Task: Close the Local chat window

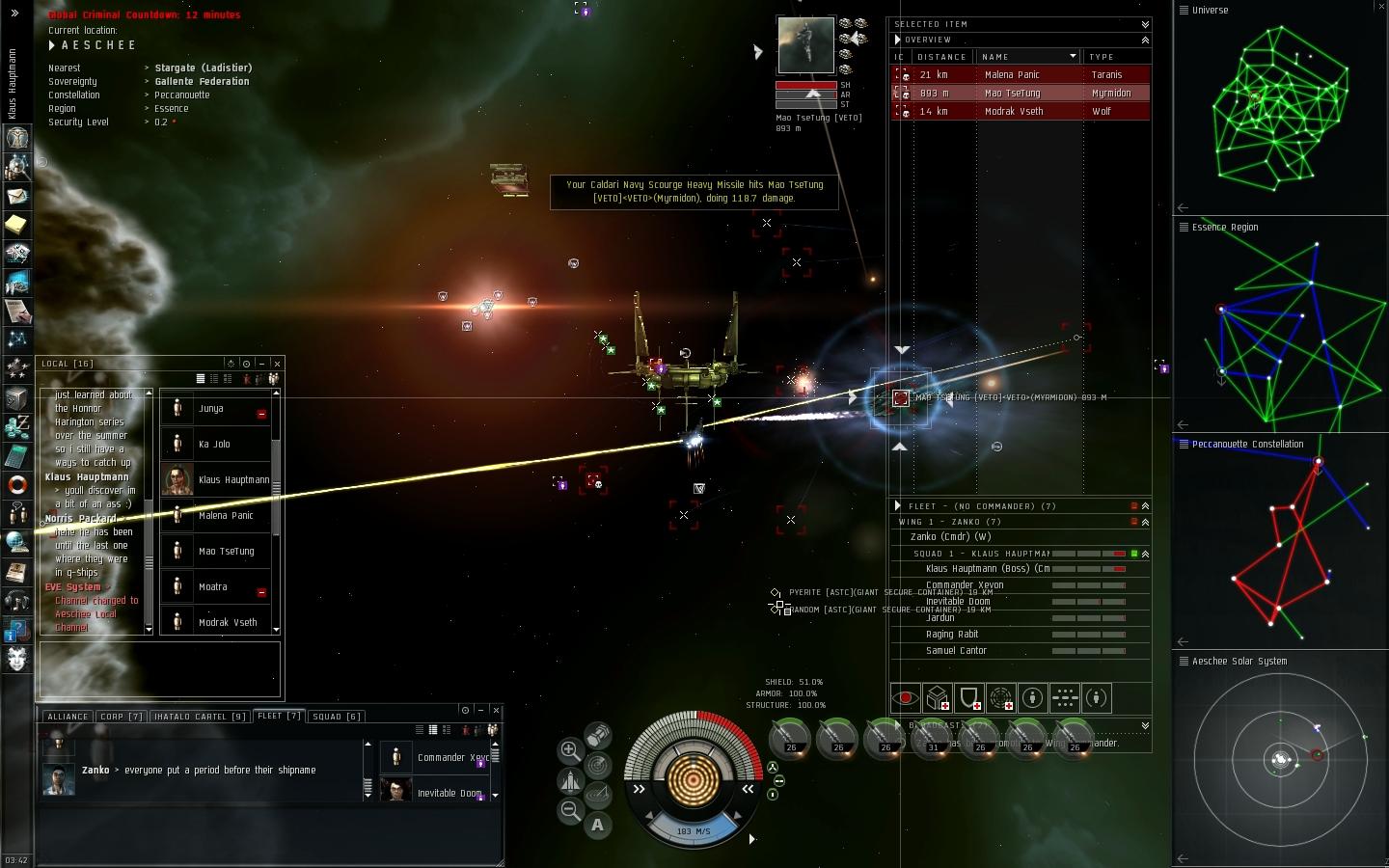Action: click(x=277, y=364)
